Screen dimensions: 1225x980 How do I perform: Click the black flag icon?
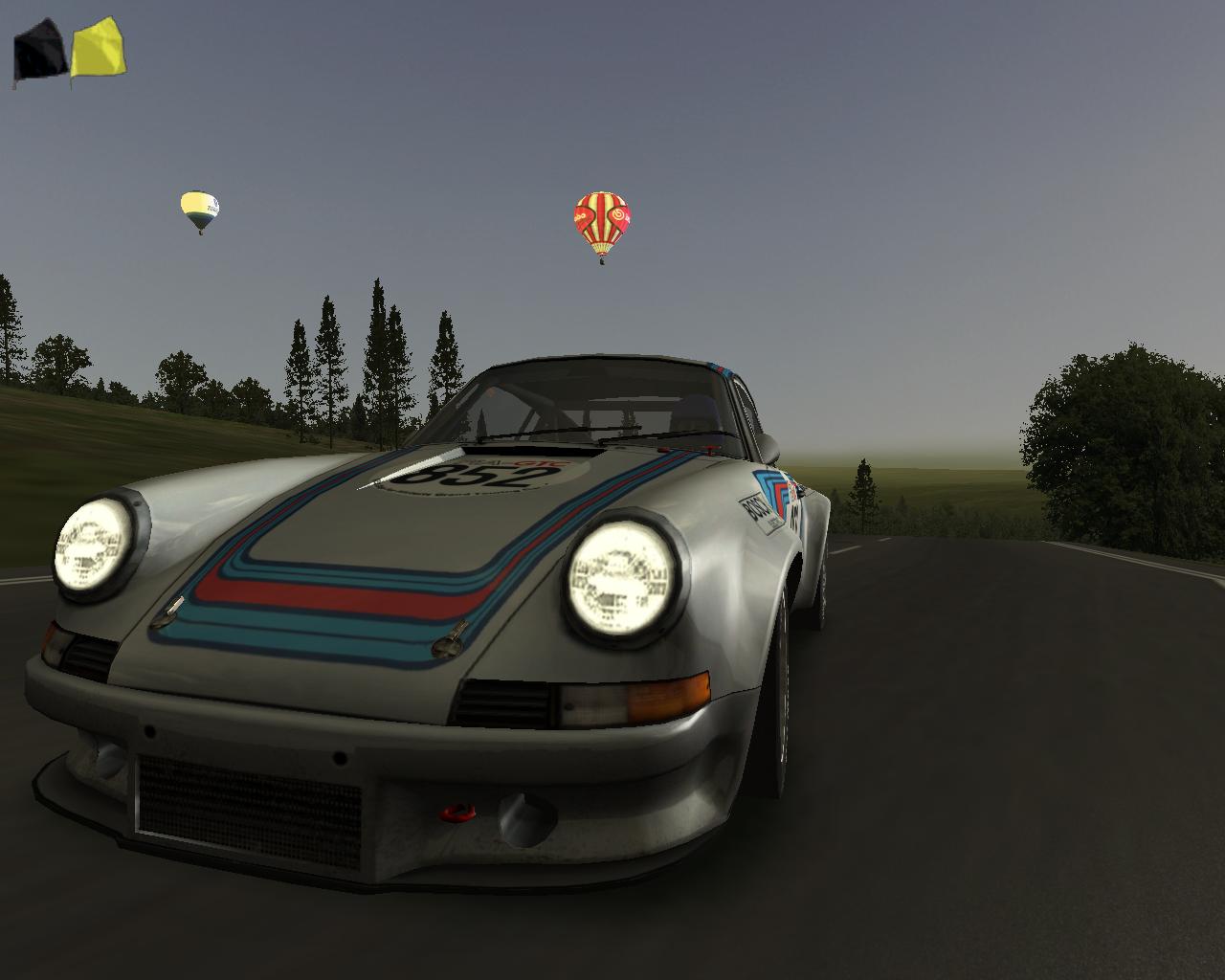coord(39,53)
